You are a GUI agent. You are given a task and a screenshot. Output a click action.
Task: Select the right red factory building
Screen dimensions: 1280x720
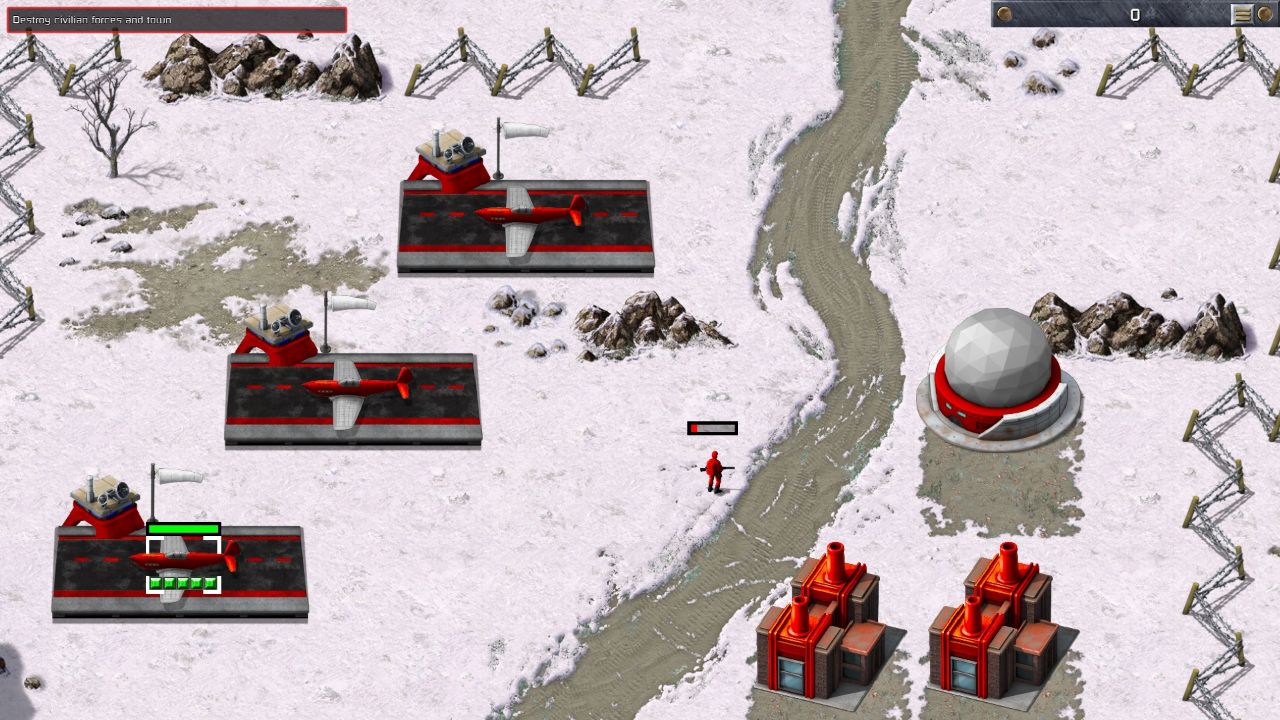tap(990, 630)
